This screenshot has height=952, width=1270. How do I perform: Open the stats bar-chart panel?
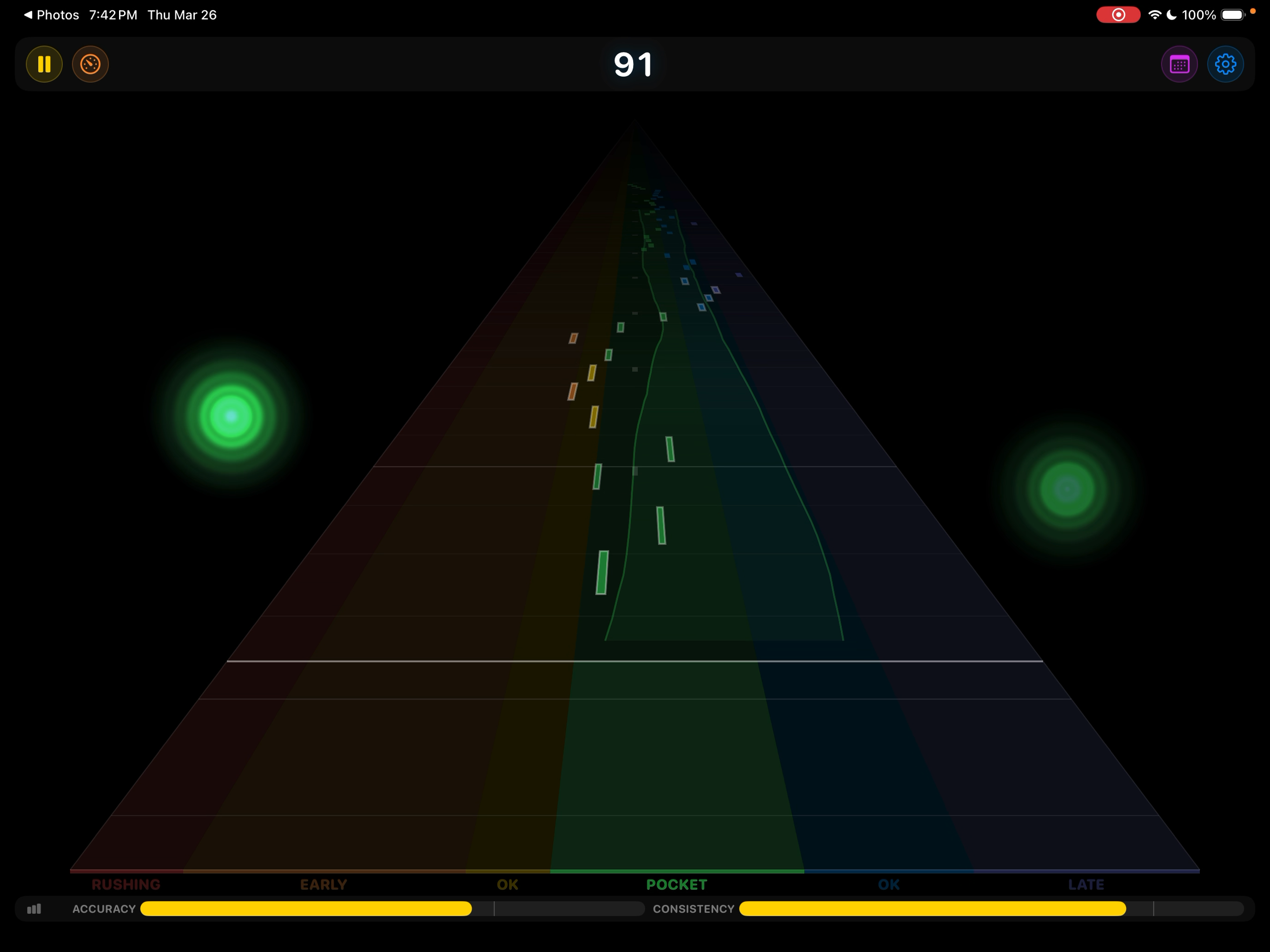pyautogui.click(x=34, y=909)
